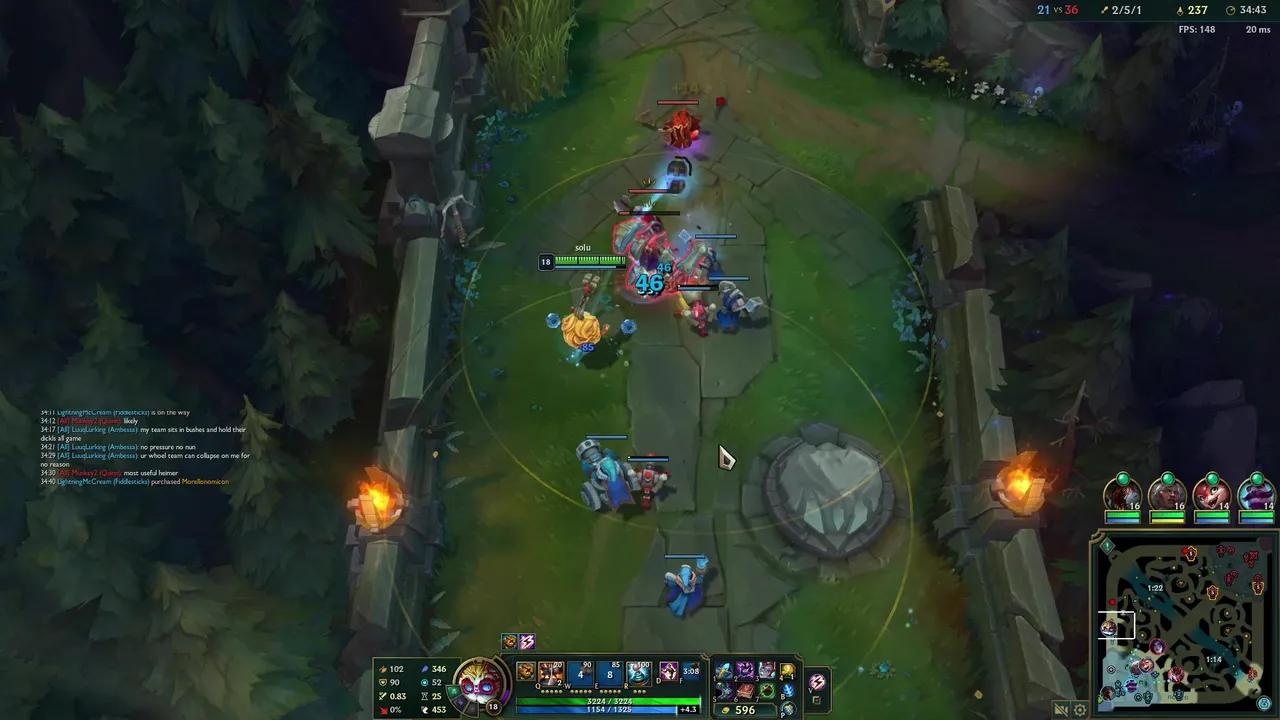The height and width of the screenshot is (720, 1280).
Task: Click the F summoner spell showing 3:08 cooldown
Action: (690, 671)
